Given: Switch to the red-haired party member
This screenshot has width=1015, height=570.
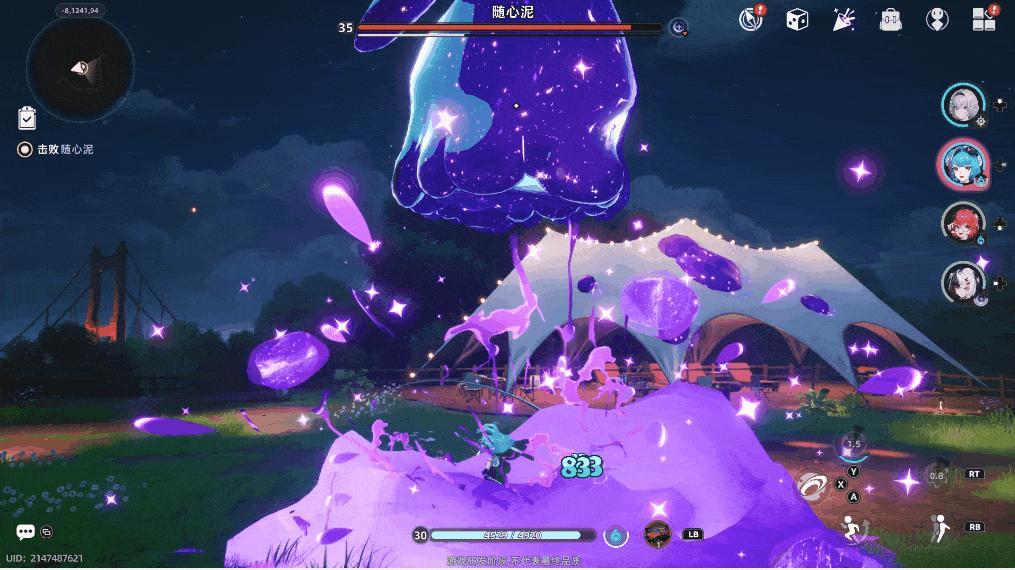Looking at the screenshot, I should (963, 223).
